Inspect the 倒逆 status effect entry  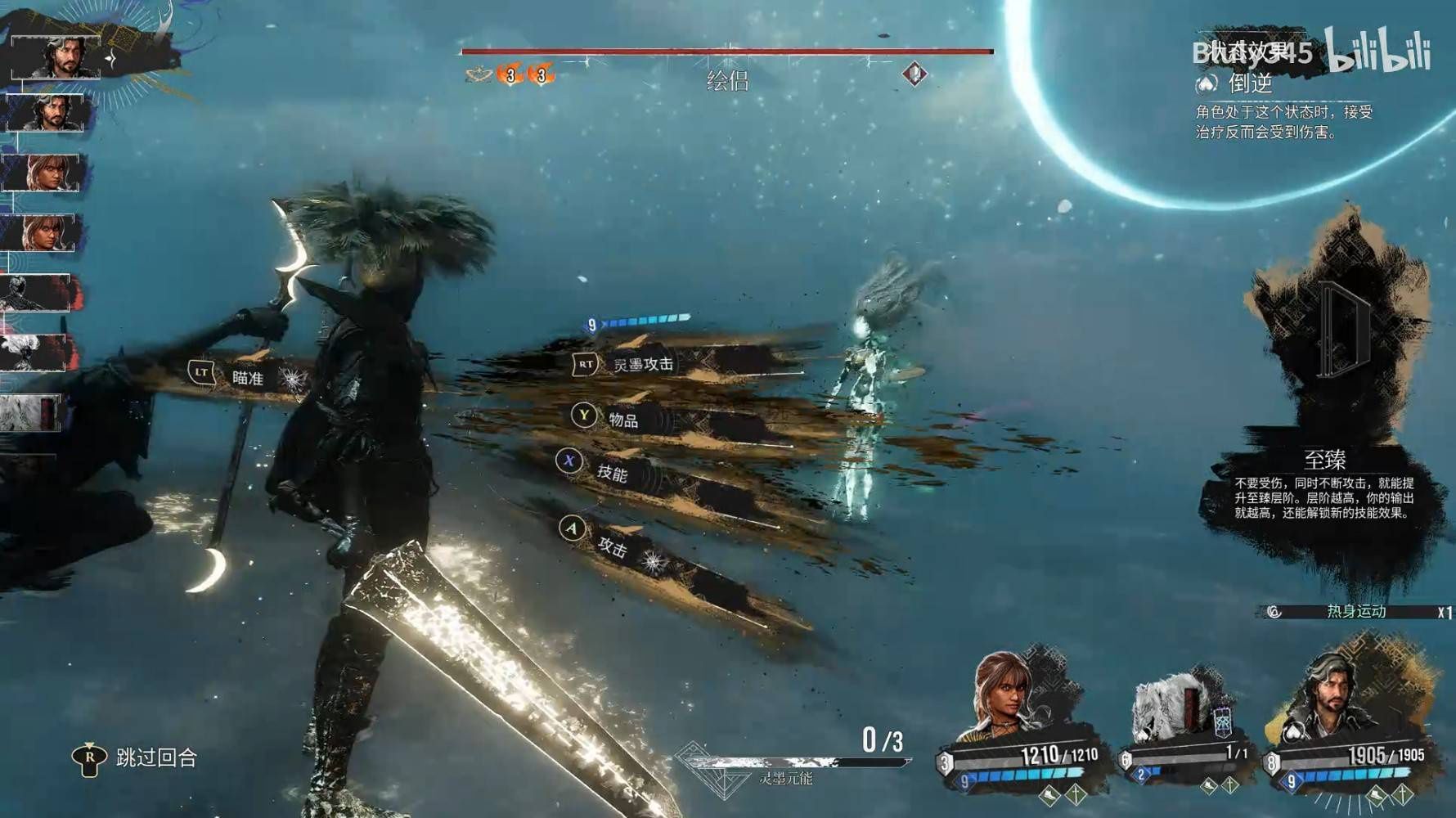click(1250, 83)
